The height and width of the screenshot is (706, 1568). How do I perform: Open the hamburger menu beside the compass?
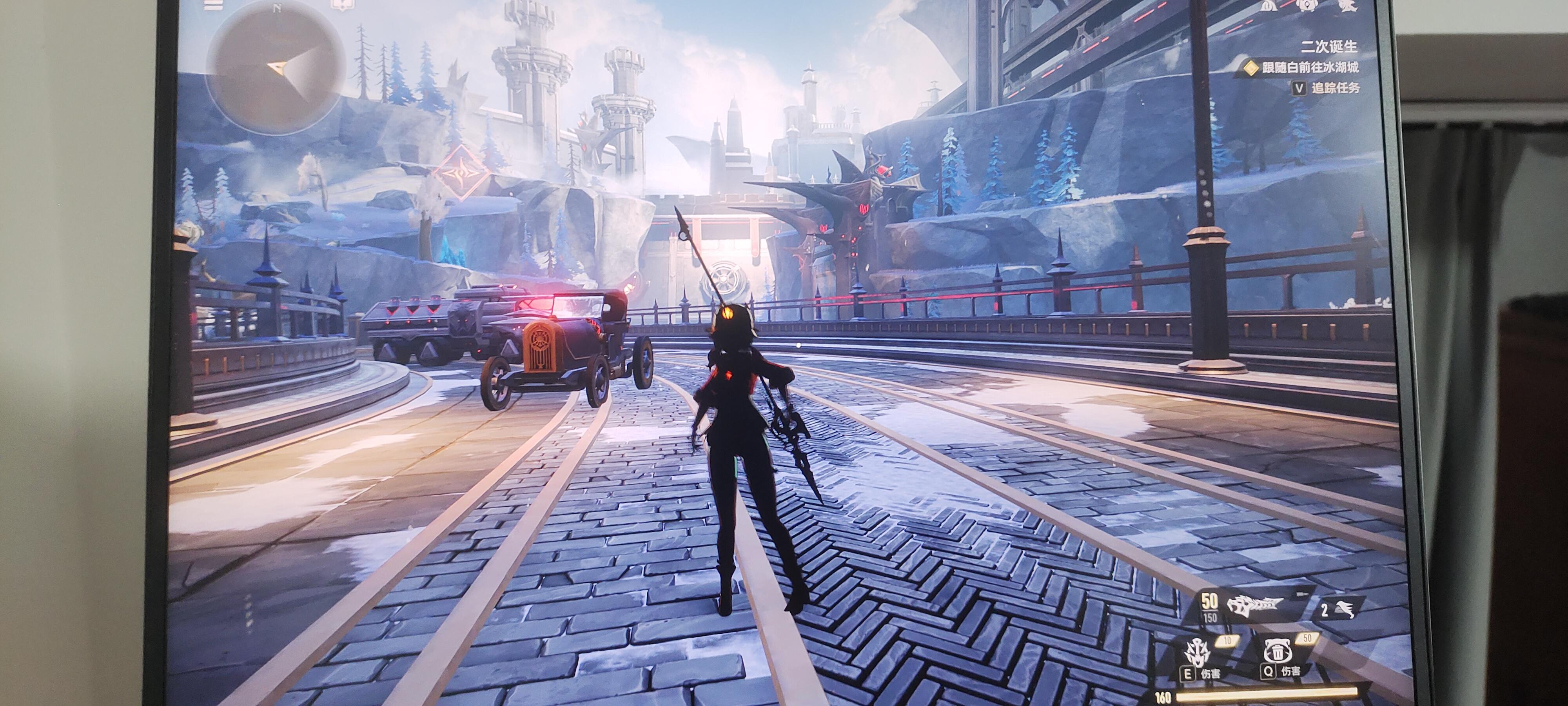coord(213,5)
